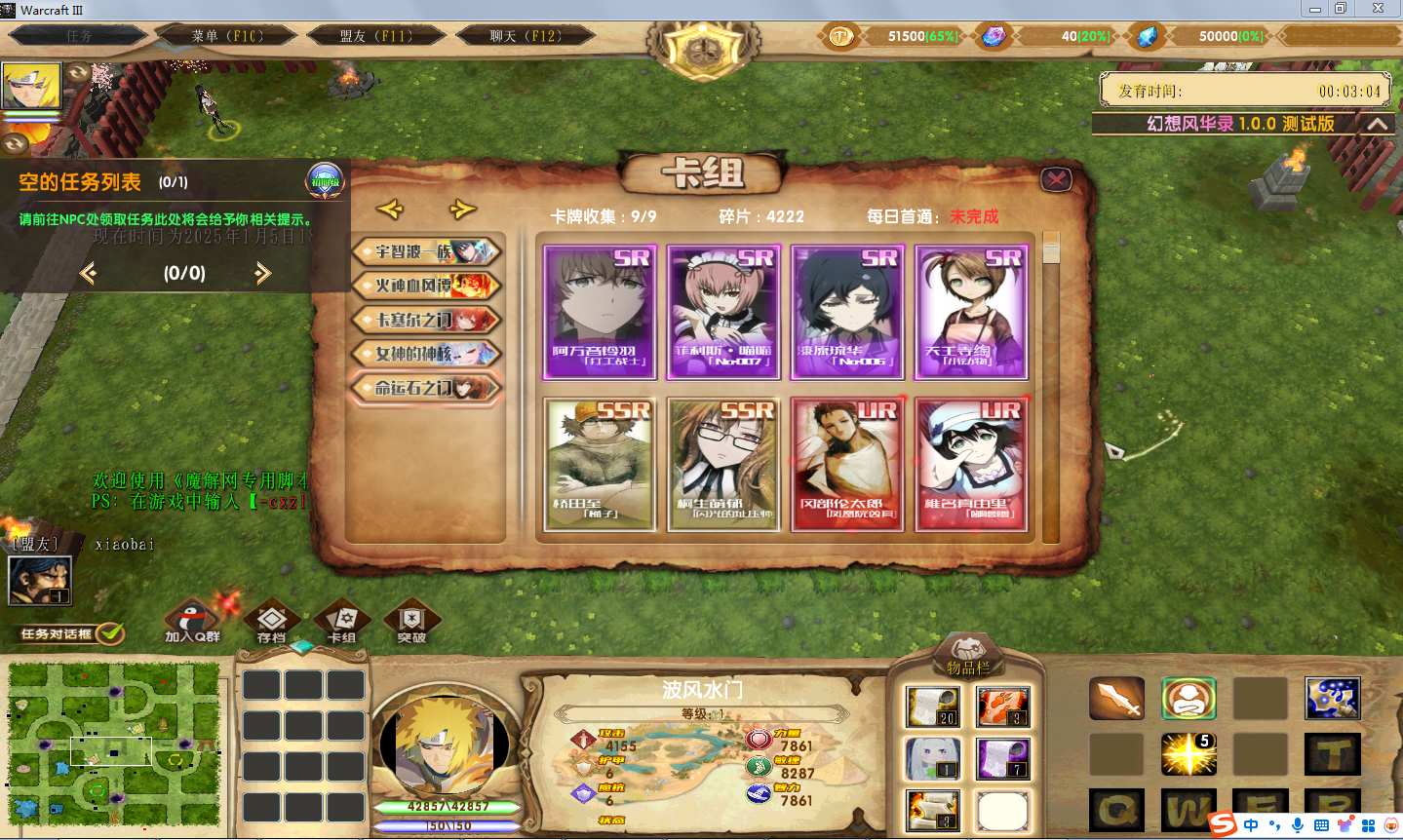Activate the sword attack command icon
The width and height of the screenshot is (1403, 840).
1116,698
